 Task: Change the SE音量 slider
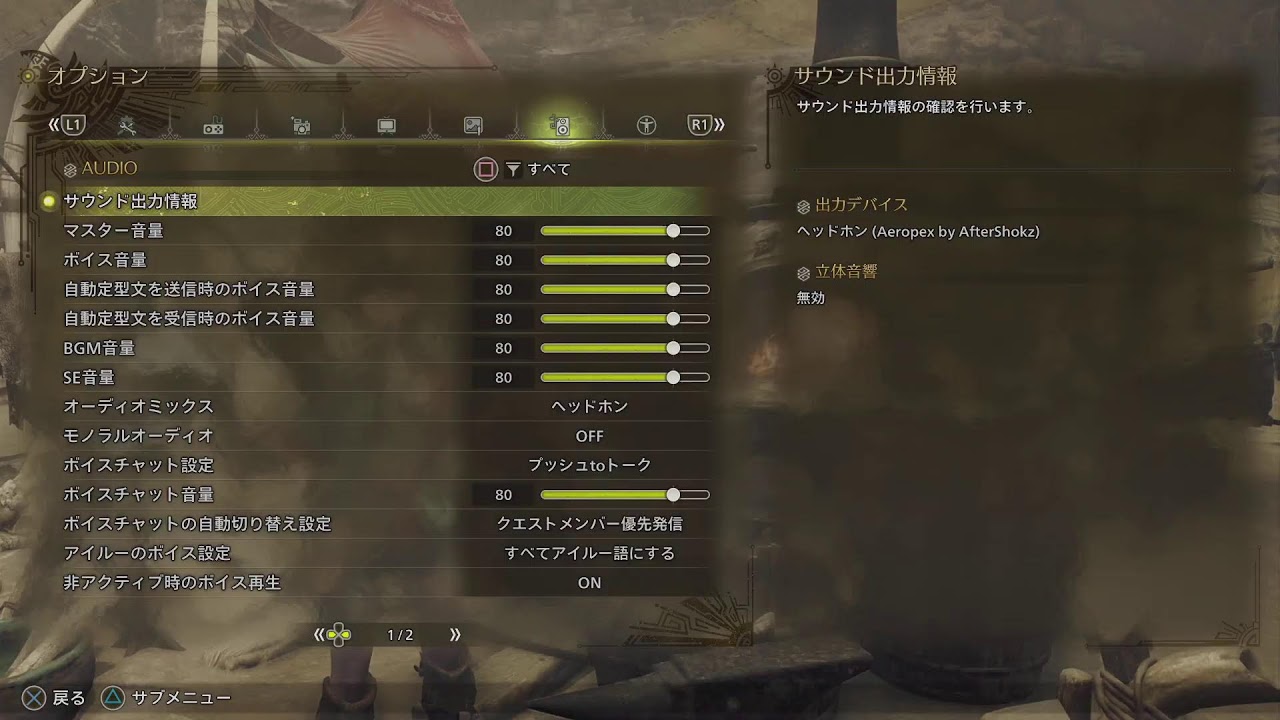(625, 378)
